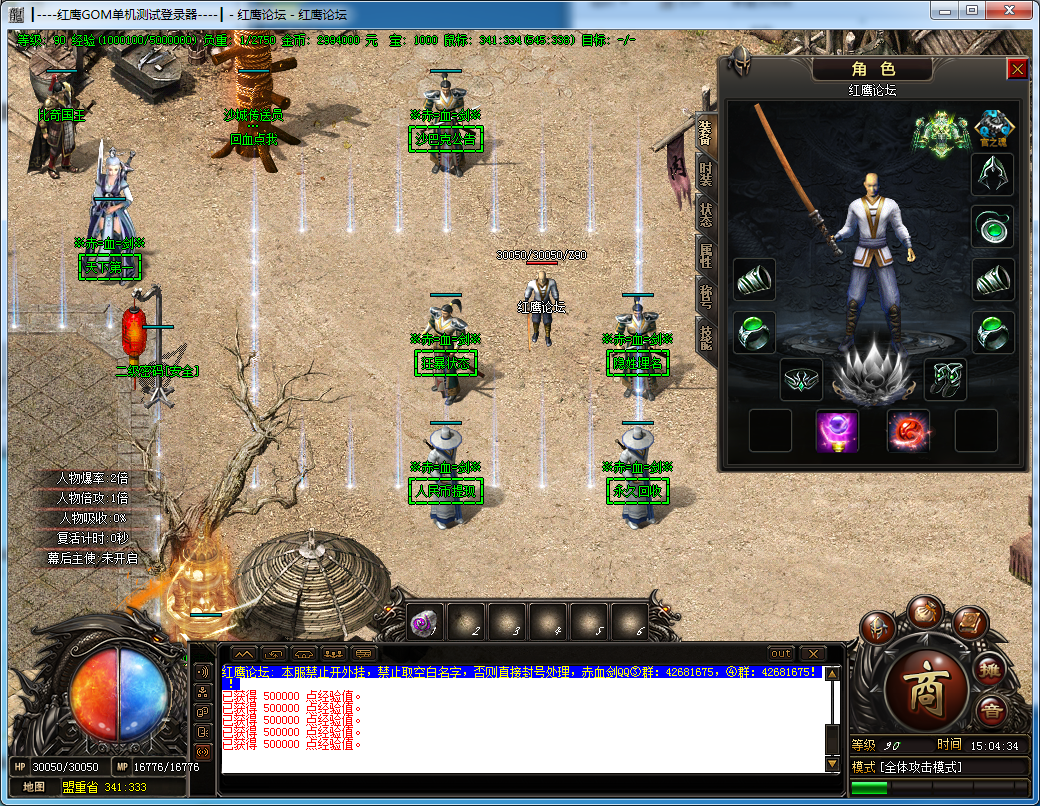Use the first hotbar slot item

[424, 623]
